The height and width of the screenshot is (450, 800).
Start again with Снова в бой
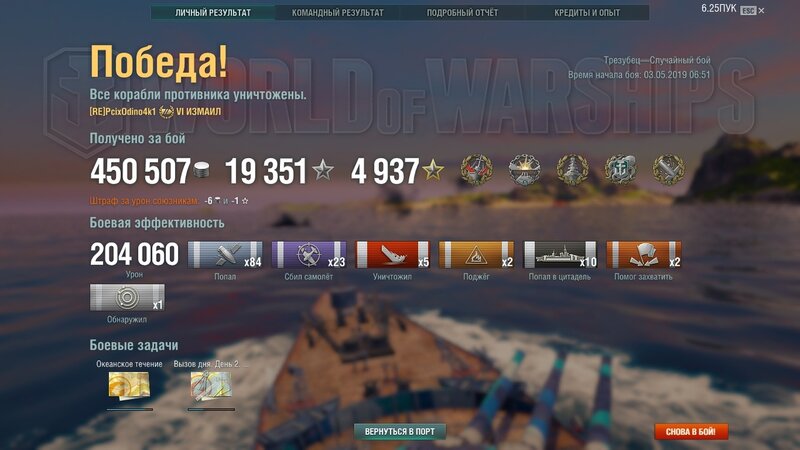coord(691,431)
